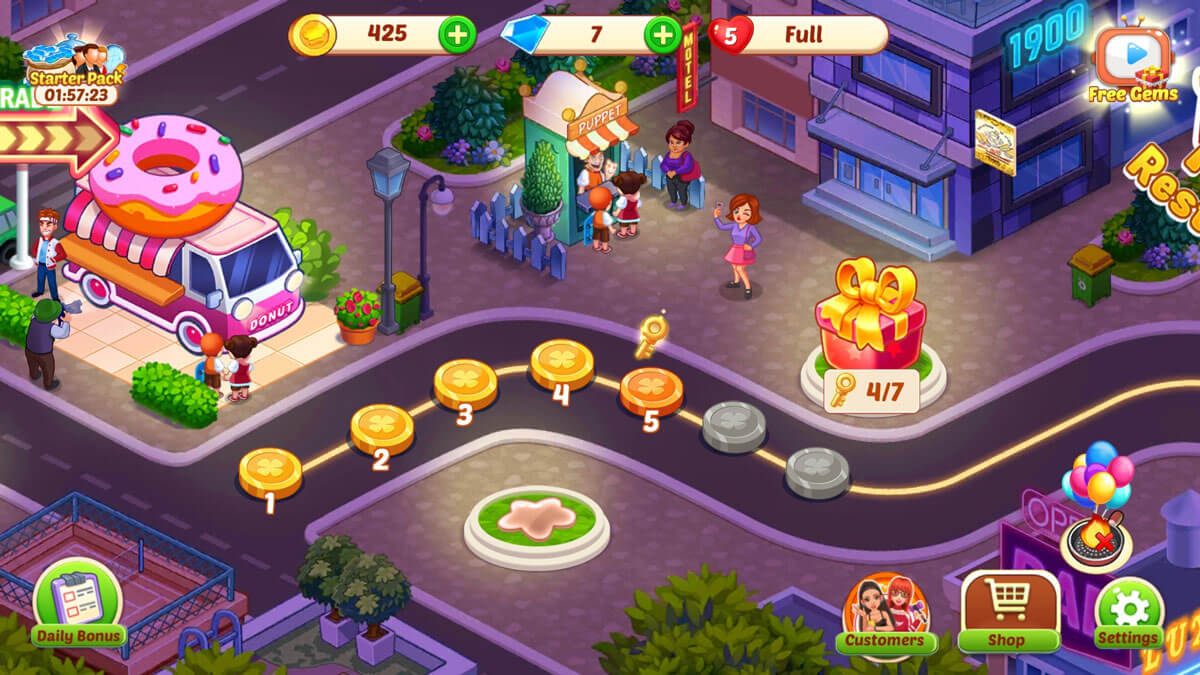Select level 3 coin node

coord(465,383)
